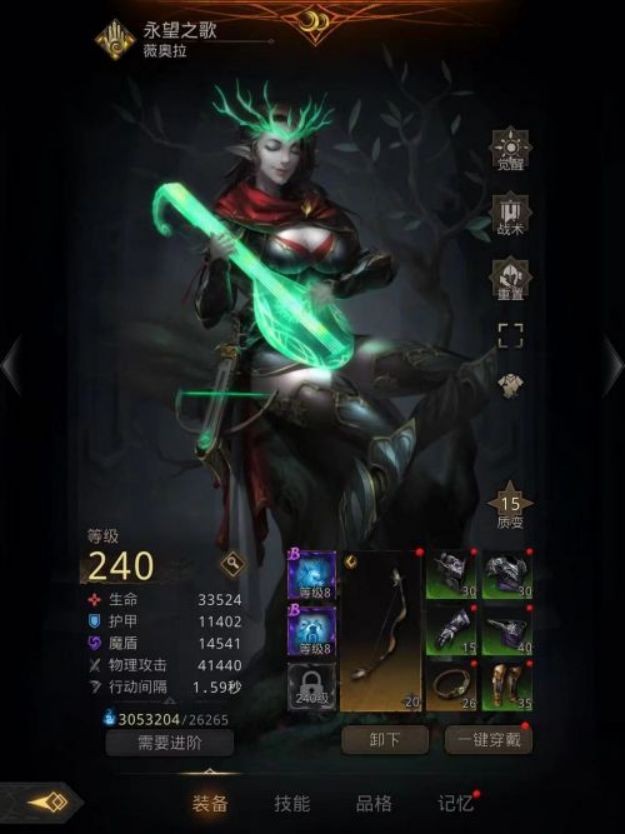The height and width of the screenshot is (834, 625).
Task: Select the equipped bow weapon slot
Action: pyautogui.click(x=382, y=631)
